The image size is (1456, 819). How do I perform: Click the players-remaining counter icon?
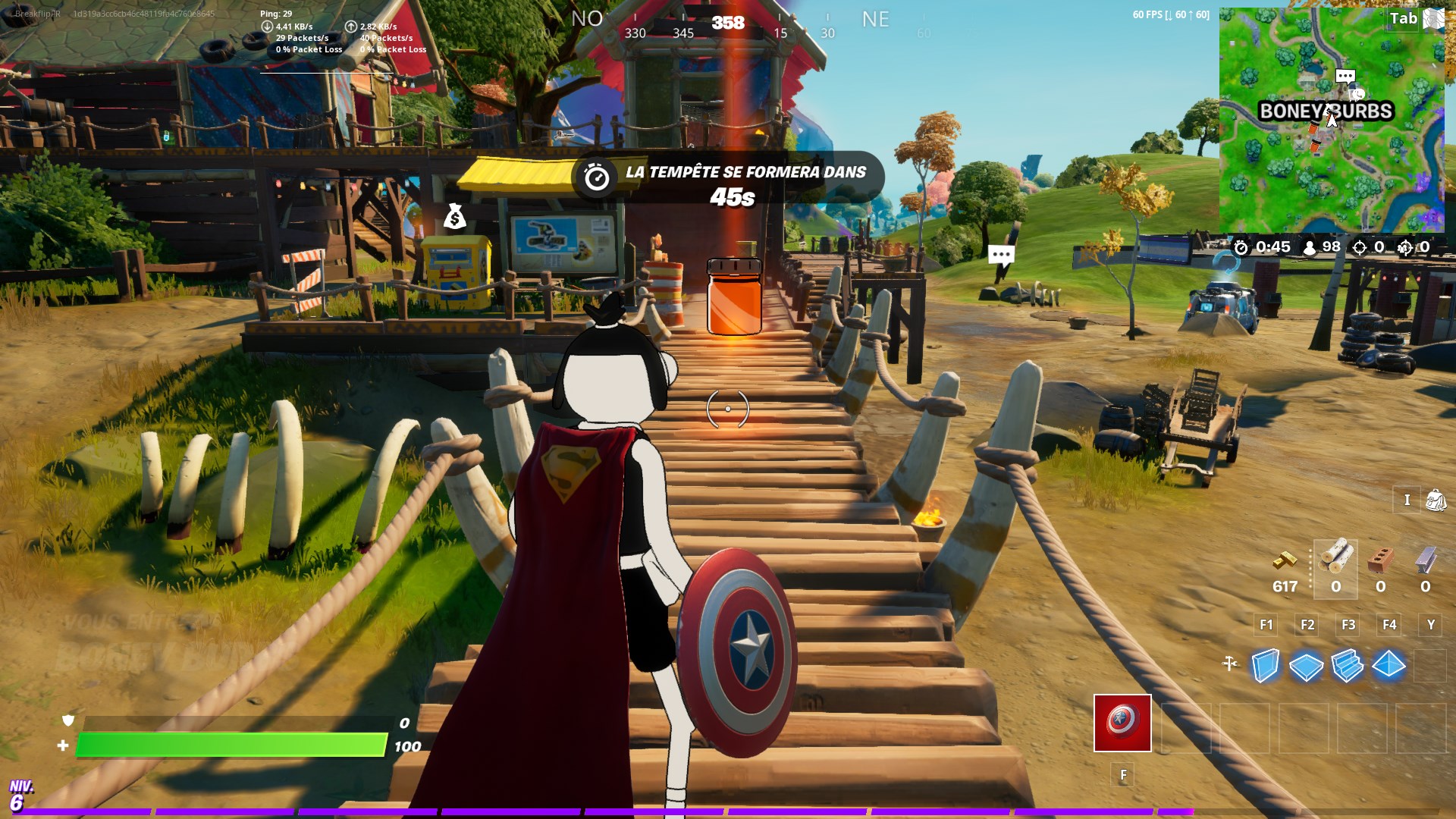tap(1310, 247)
